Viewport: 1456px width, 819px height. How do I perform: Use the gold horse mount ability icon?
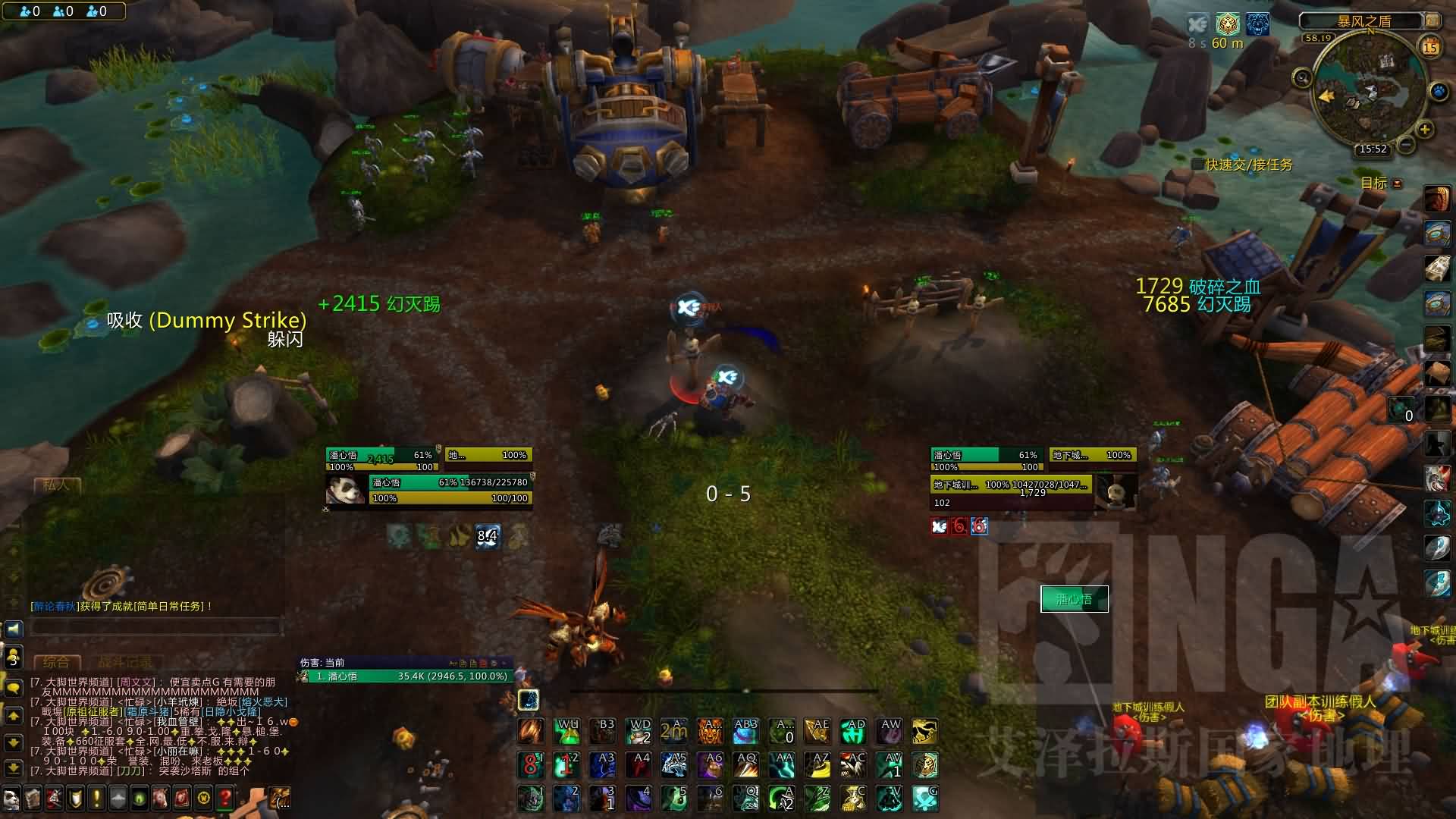coord(924,732)
